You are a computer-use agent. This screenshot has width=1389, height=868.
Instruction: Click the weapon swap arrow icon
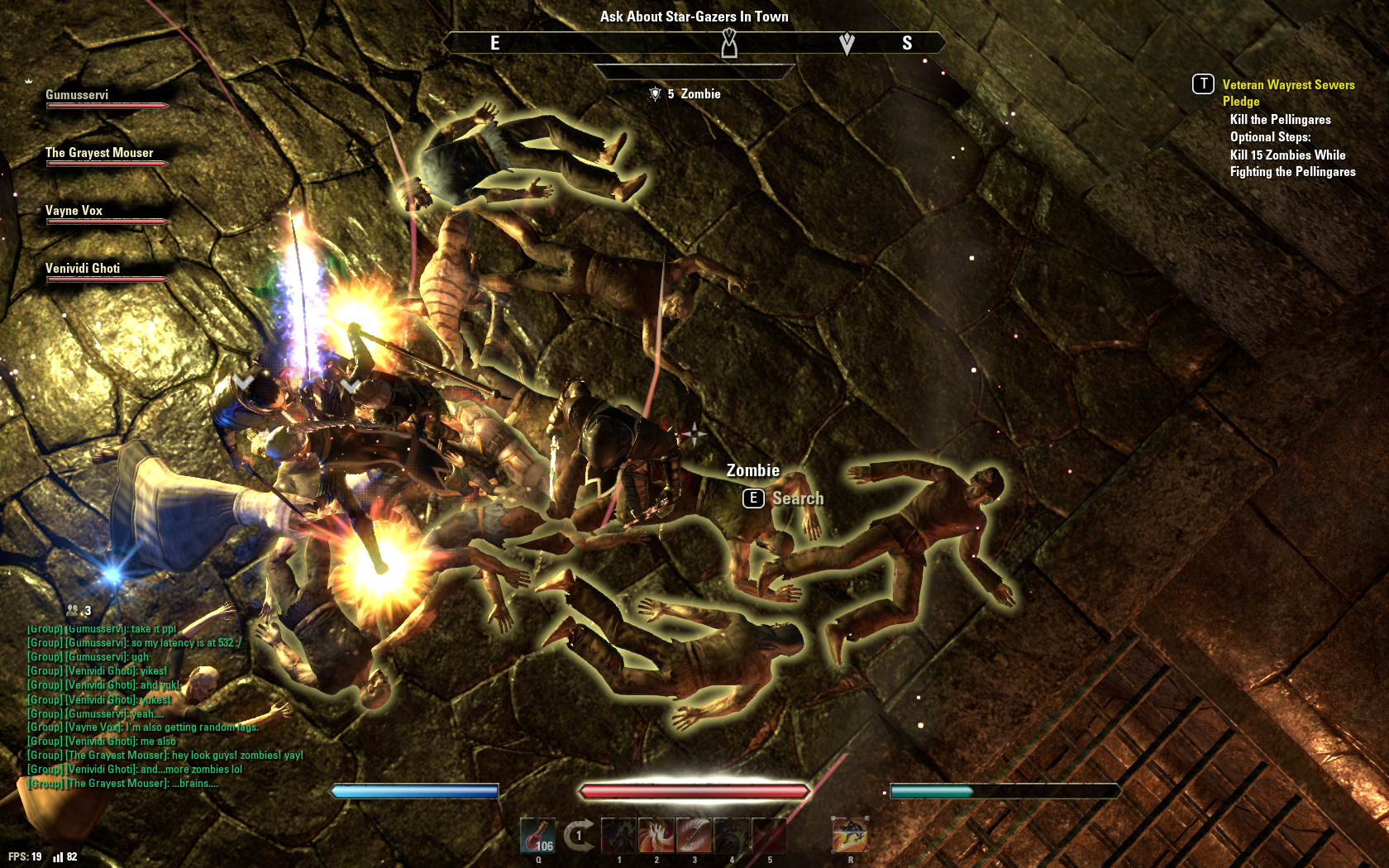[579, 835]
